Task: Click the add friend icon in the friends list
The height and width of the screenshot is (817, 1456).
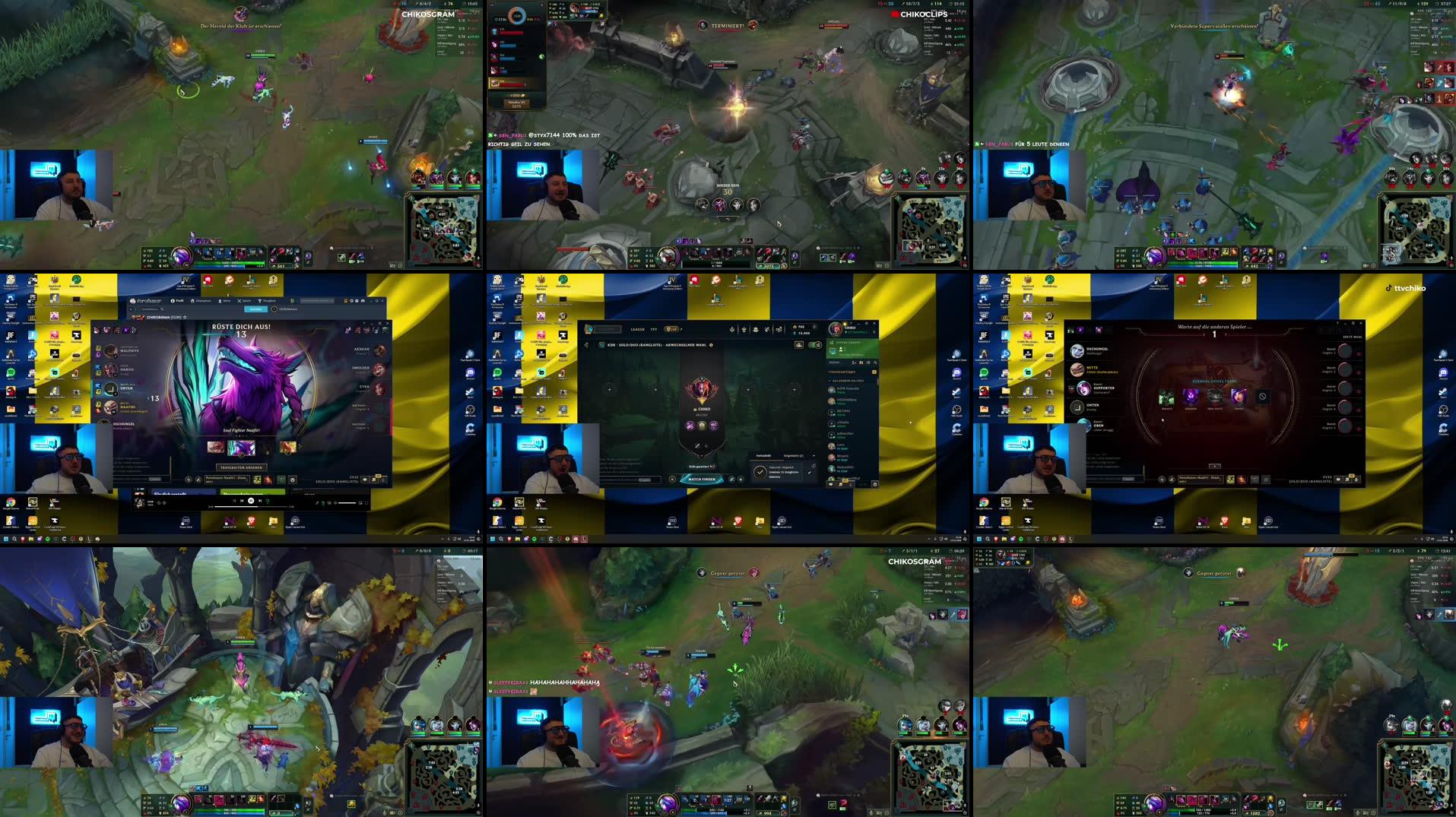Action: [855, 363]
